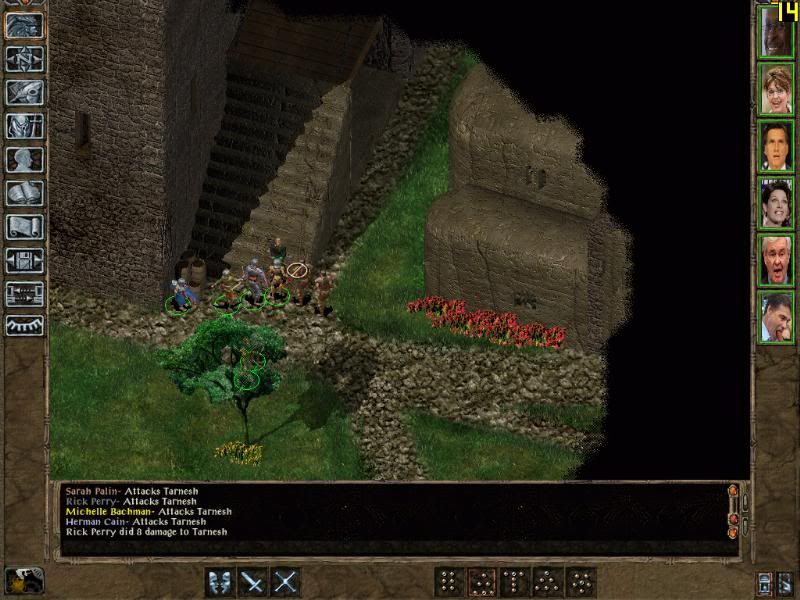Viewport: 800px width, 600px height.
Task: Click the return-to-game button atop the left sidebar
Action: 25,25
